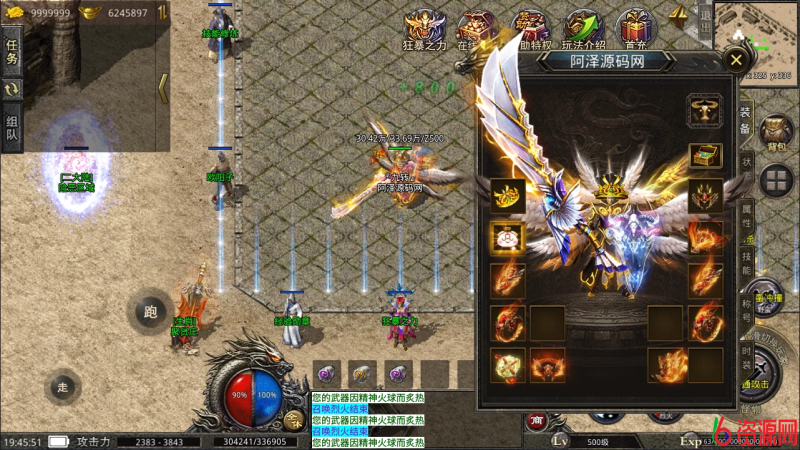Toggle the 走 walk button

point(64,386)
